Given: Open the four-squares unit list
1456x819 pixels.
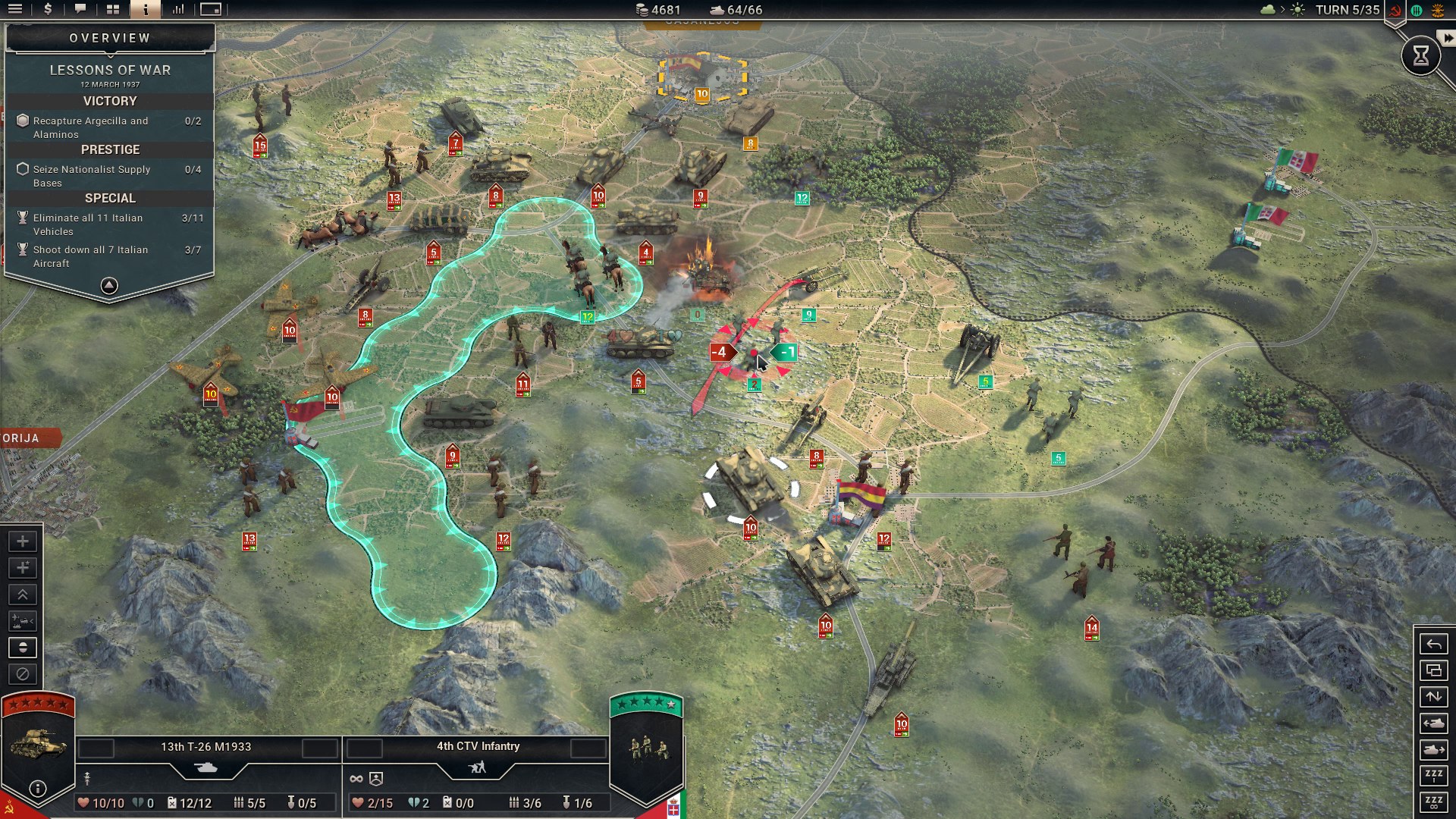Looking at the screenshot, I should [x=113, y=9].
